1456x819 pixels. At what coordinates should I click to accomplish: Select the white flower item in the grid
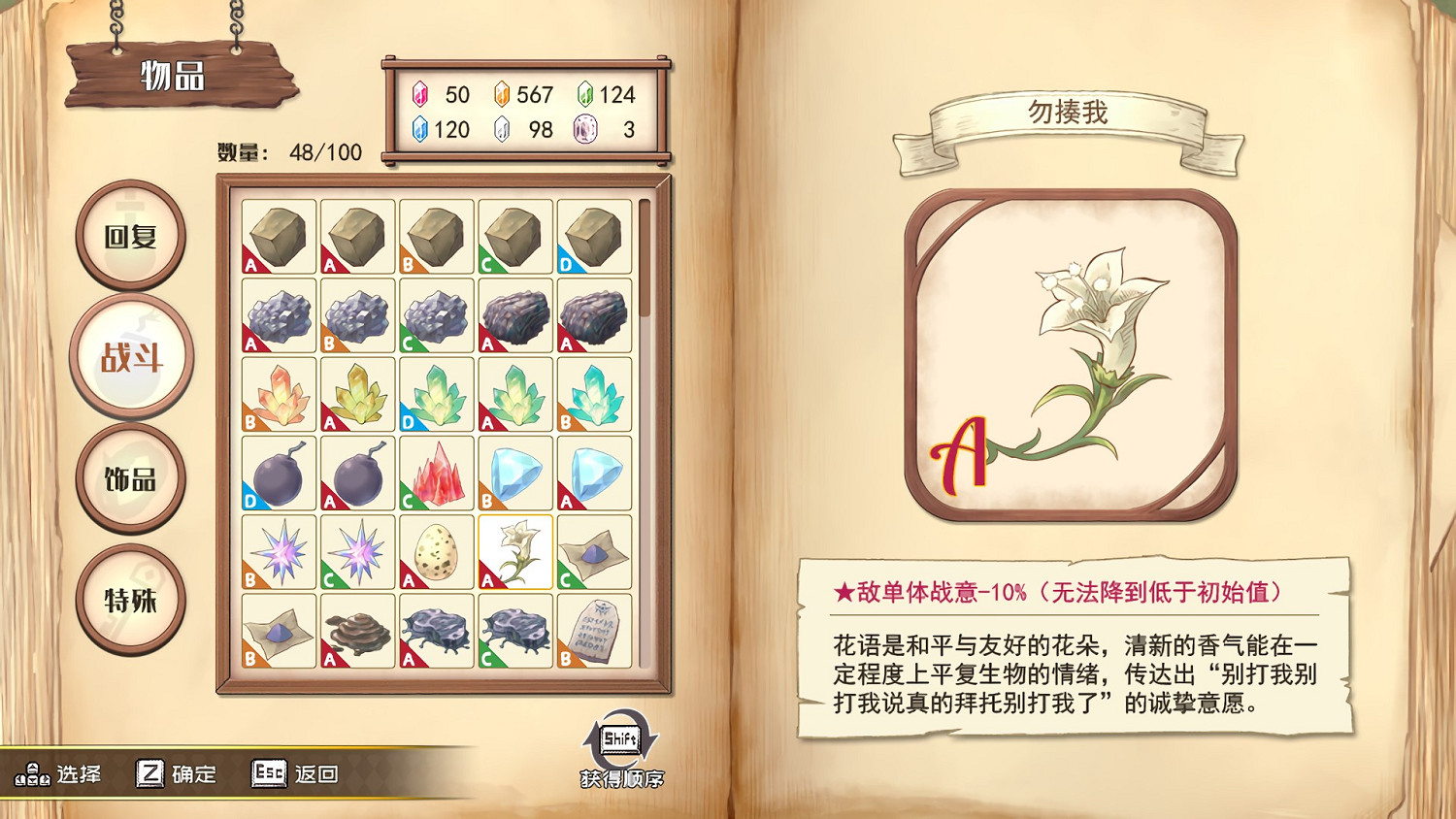(x=514, y=553)
